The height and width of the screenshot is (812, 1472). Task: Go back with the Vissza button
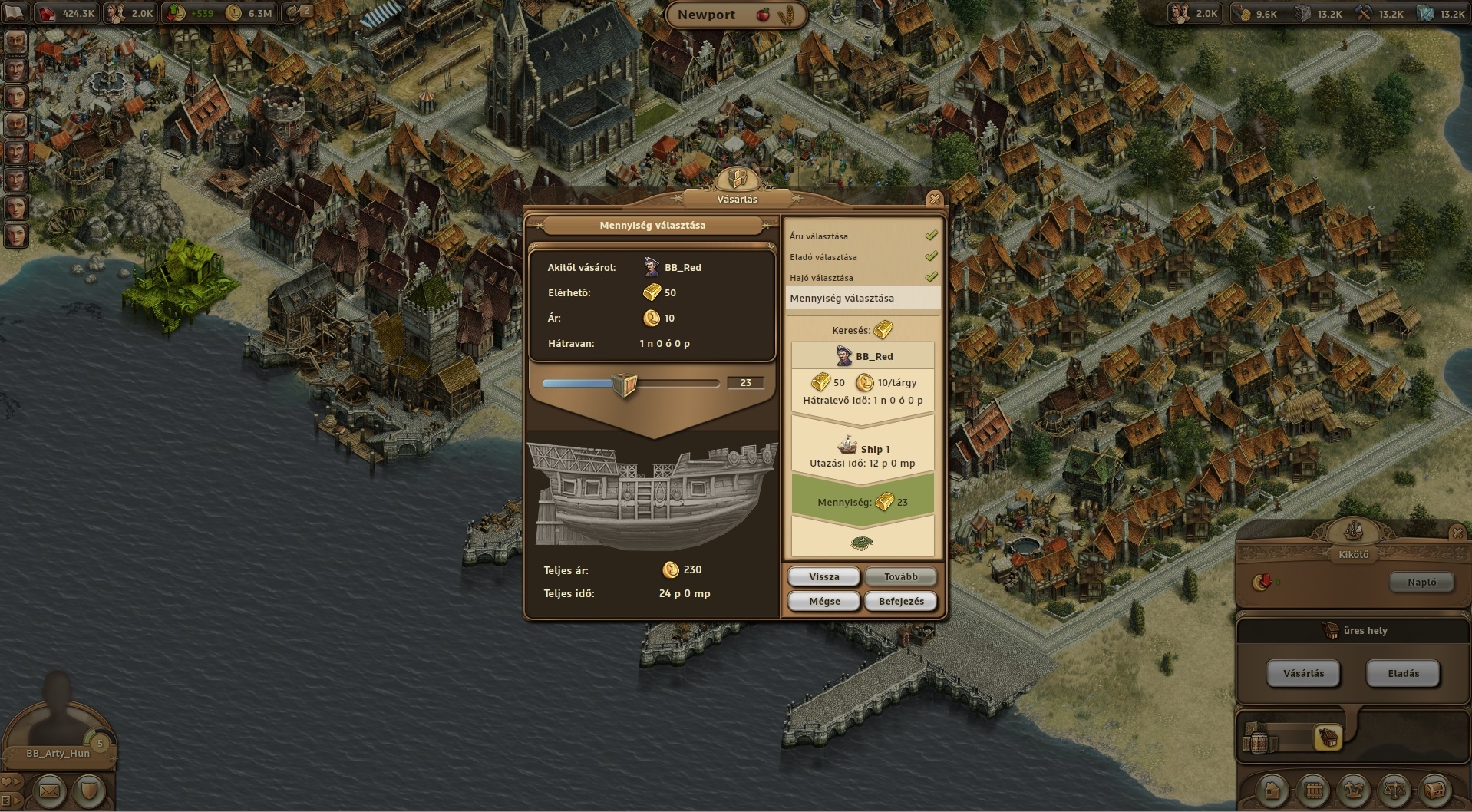pyautogui.click(x=823, y=577)
